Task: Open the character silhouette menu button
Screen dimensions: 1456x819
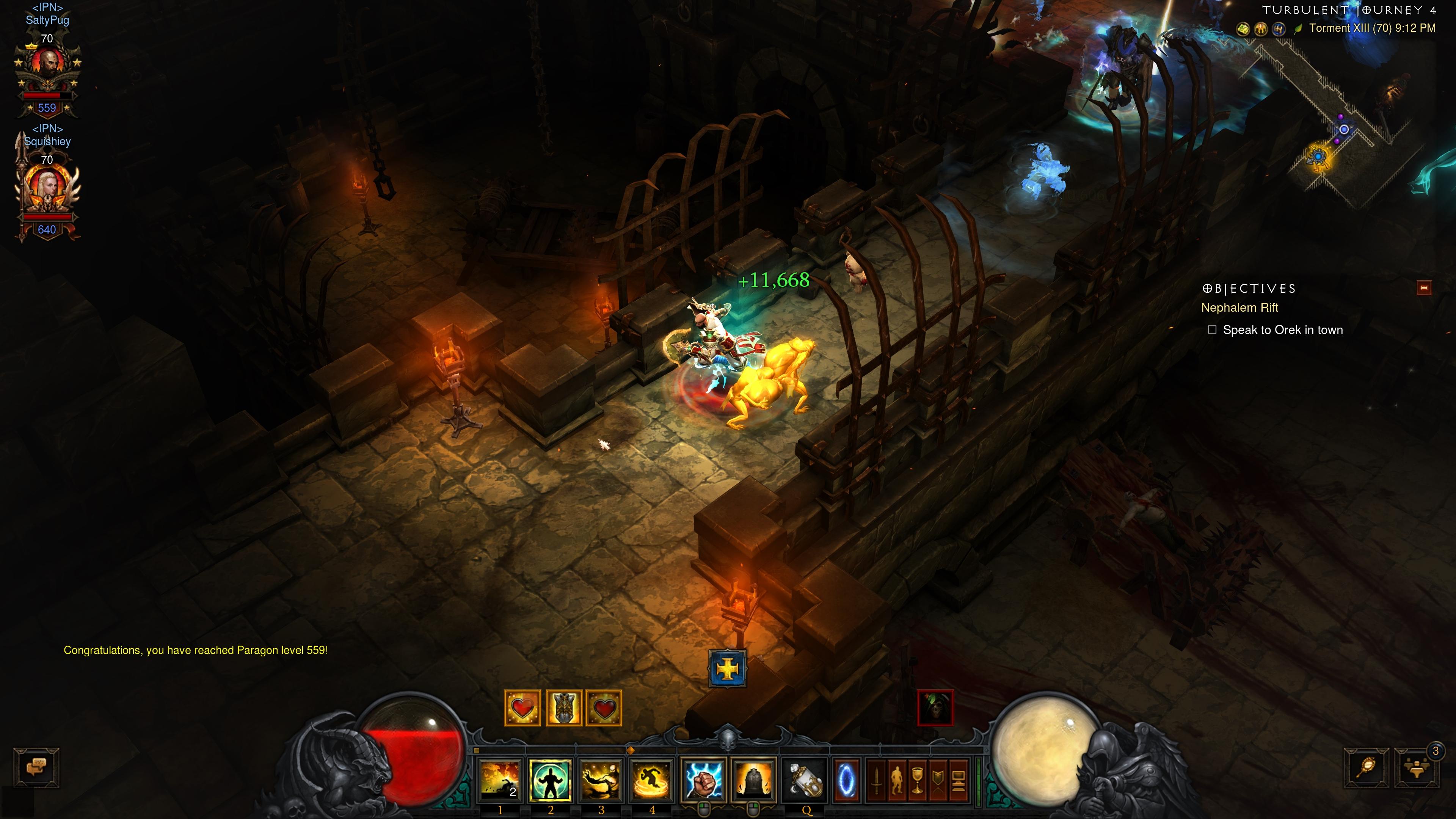Action: pos(897,781)
